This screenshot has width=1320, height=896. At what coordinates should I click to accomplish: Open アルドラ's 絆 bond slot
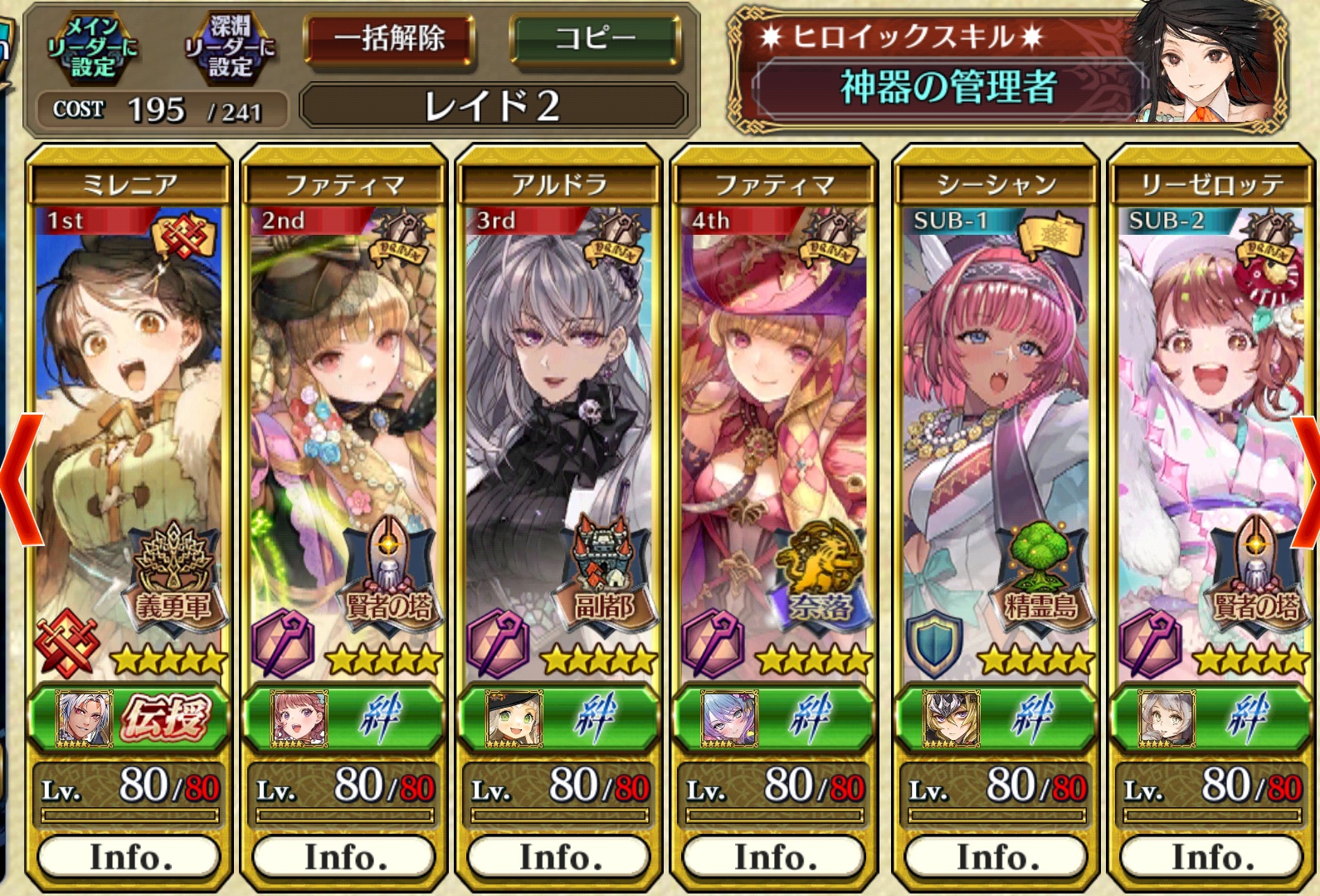(x=558, y=718)
